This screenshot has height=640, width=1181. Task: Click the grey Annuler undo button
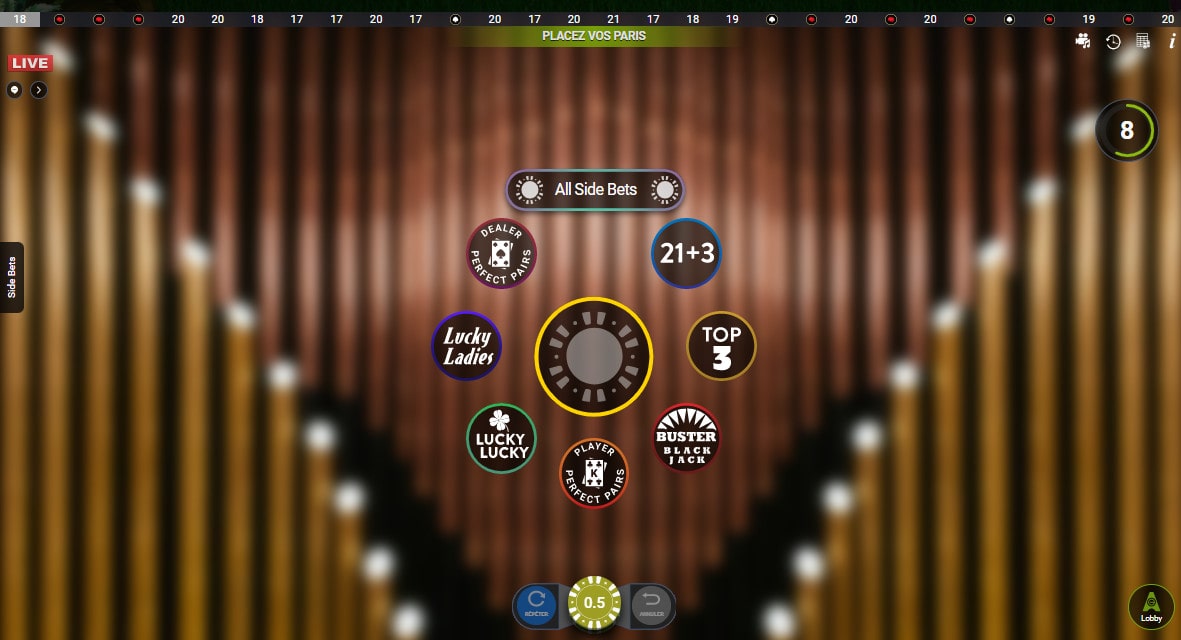click(653, 604)
